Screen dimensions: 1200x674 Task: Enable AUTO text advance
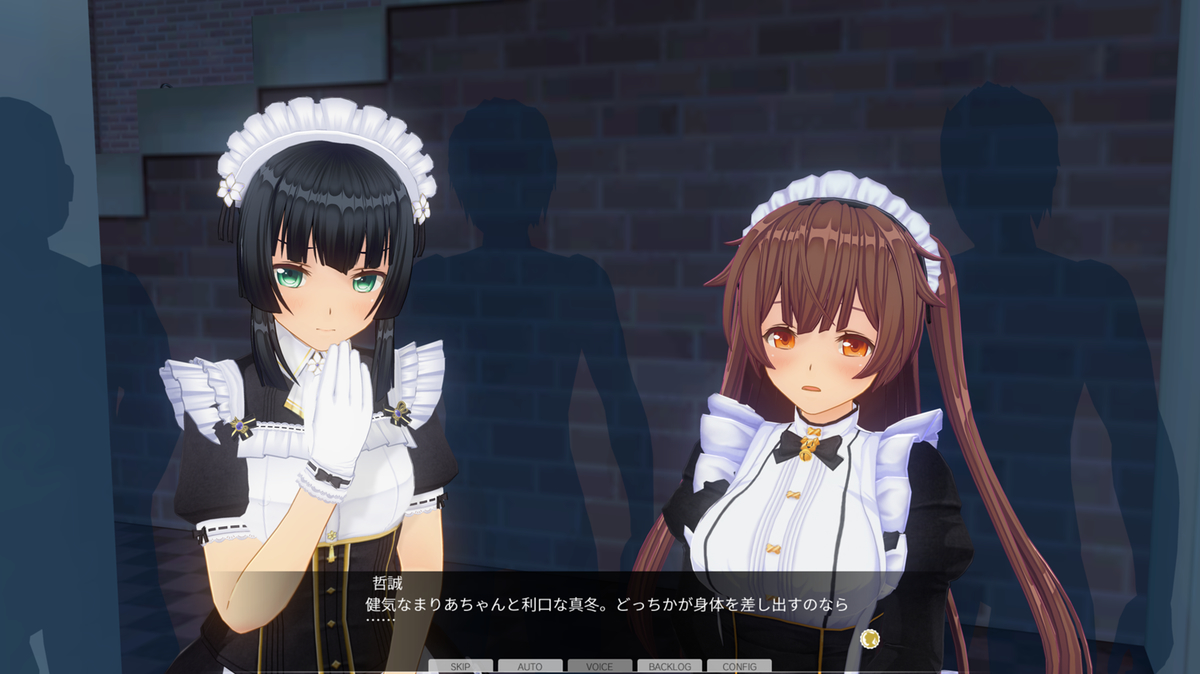point(530,666)
